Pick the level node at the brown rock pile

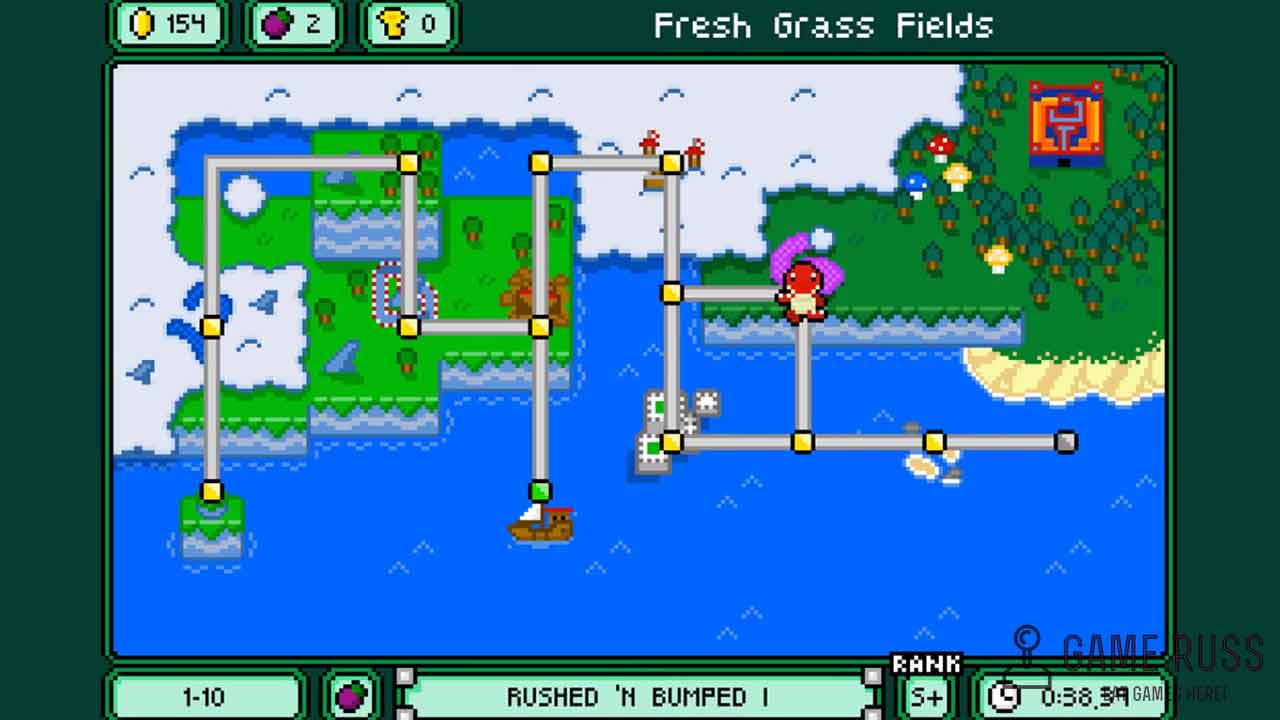(540, 326)
